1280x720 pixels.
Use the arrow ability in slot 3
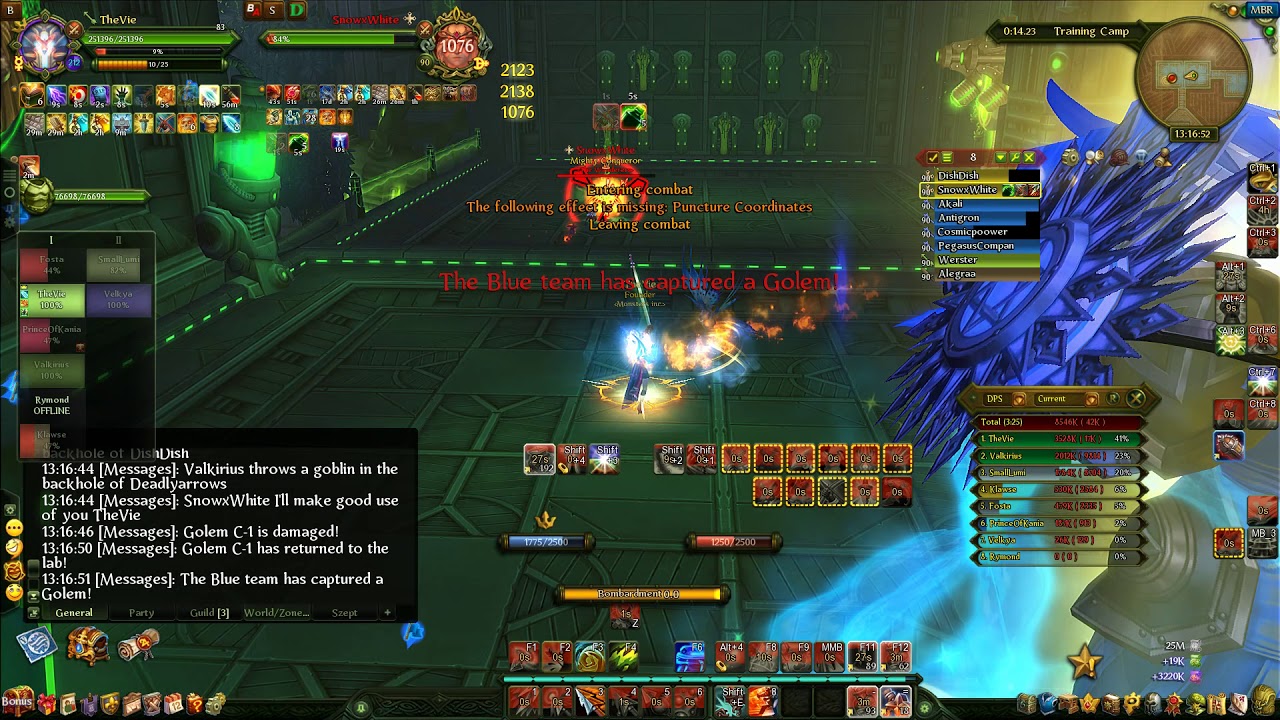pos(591,698)
